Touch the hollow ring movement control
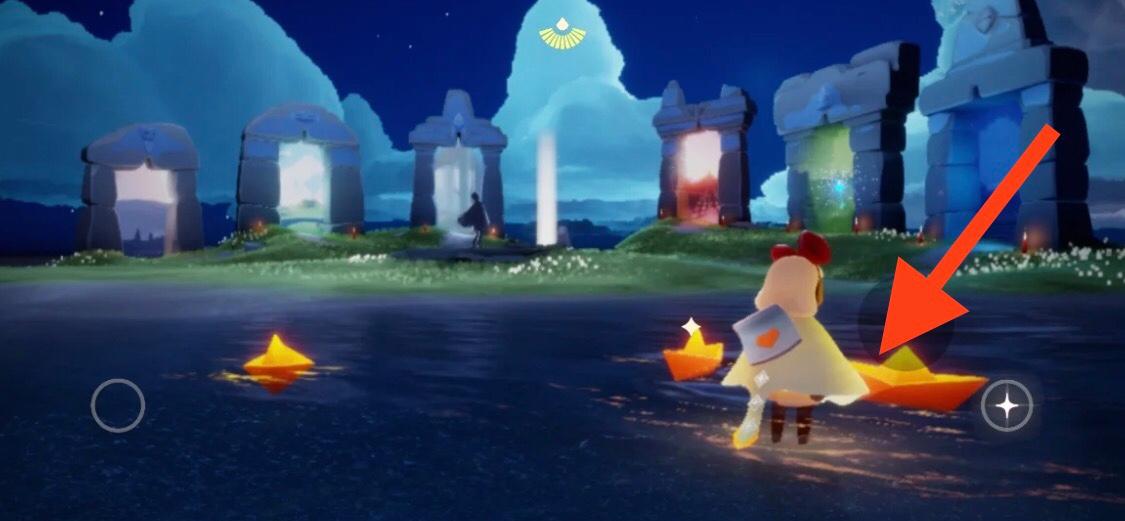 tap(118, 405)
